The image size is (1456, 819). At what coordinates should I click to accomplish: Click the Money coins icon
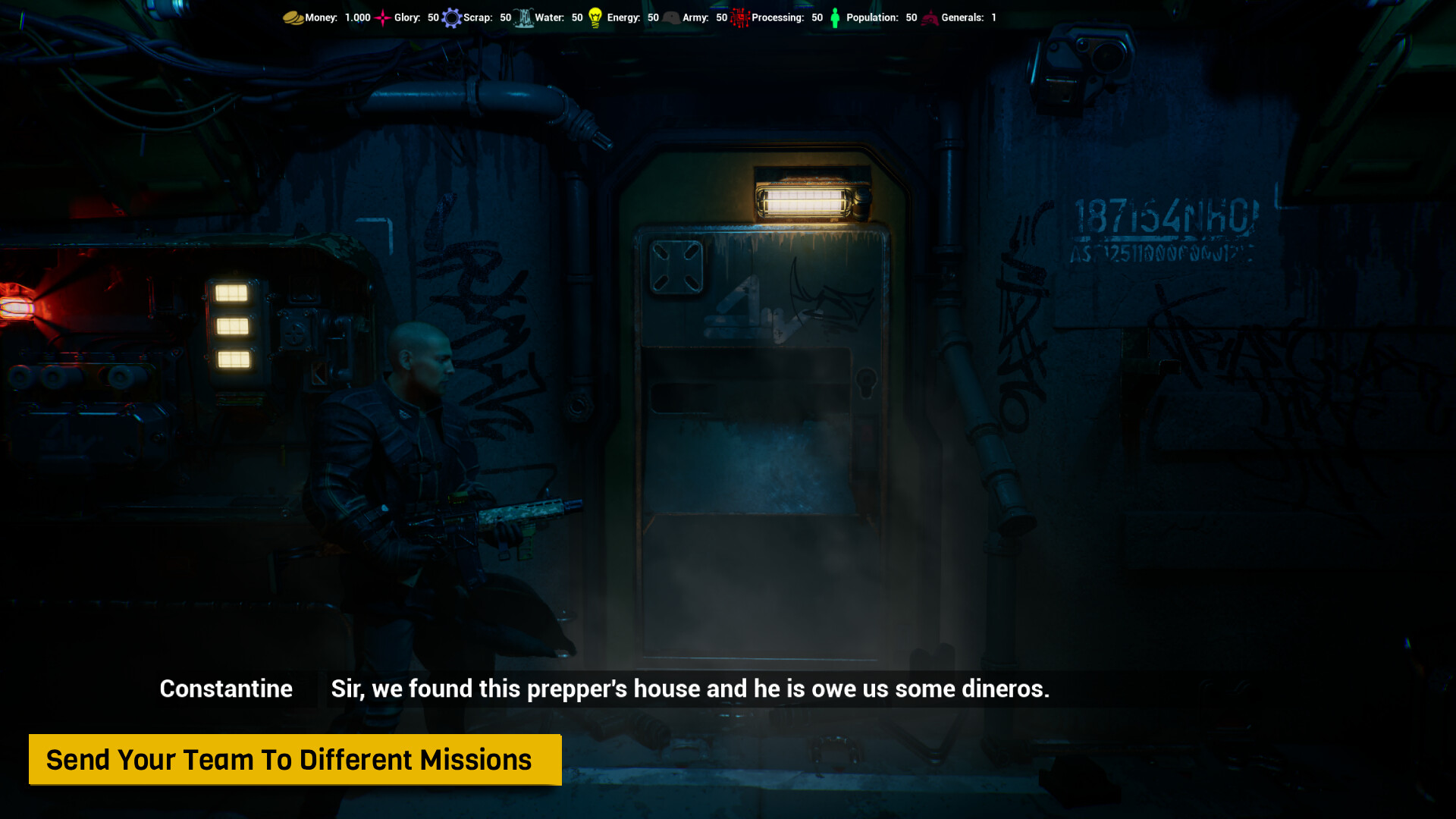(292, 17)
